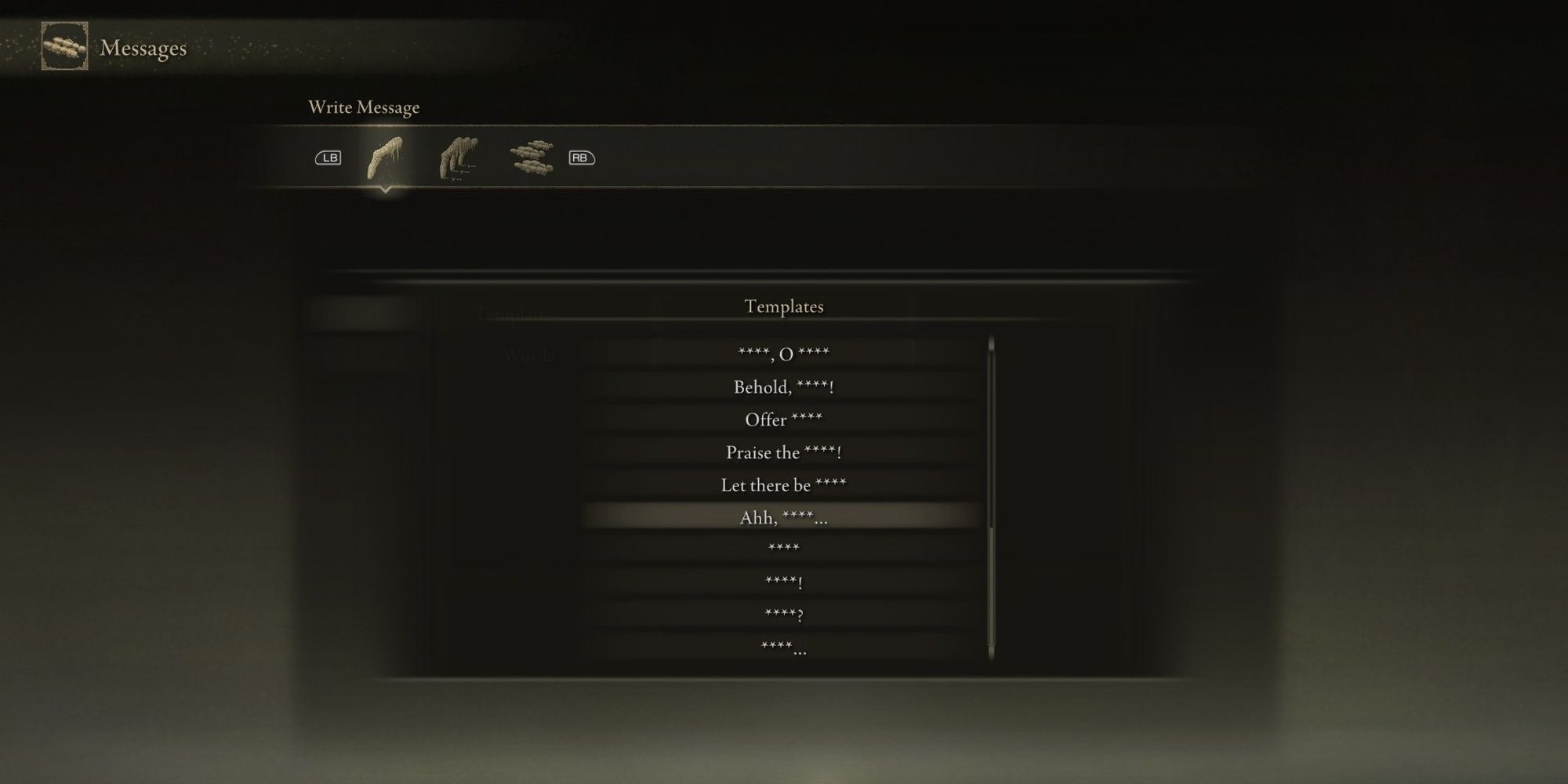
Task: Pick the '****!' exclamation template
Action: click(784, 582)
